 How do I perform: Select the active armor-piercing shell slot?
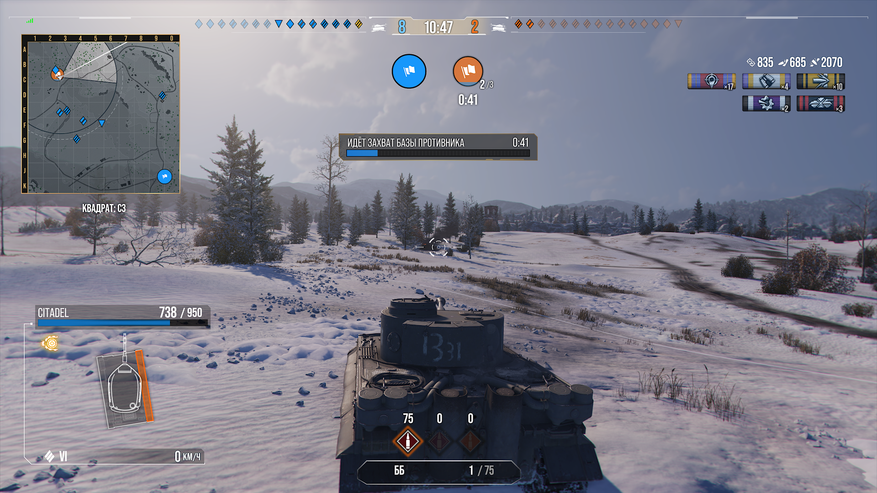point(407,441)
